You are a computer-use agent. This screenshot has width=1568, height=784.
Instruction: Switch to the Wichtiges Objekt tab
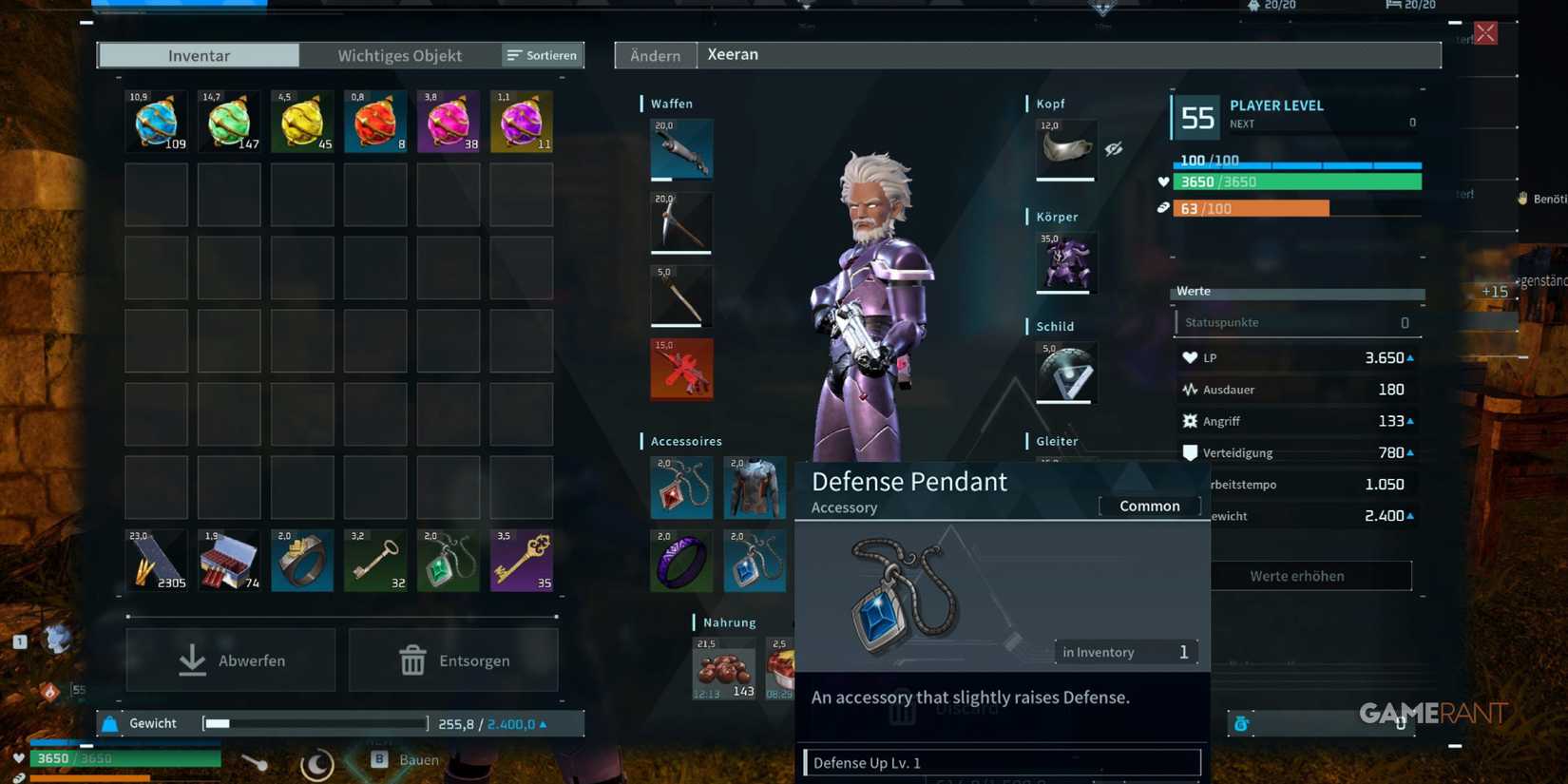[x=399, y=55]
